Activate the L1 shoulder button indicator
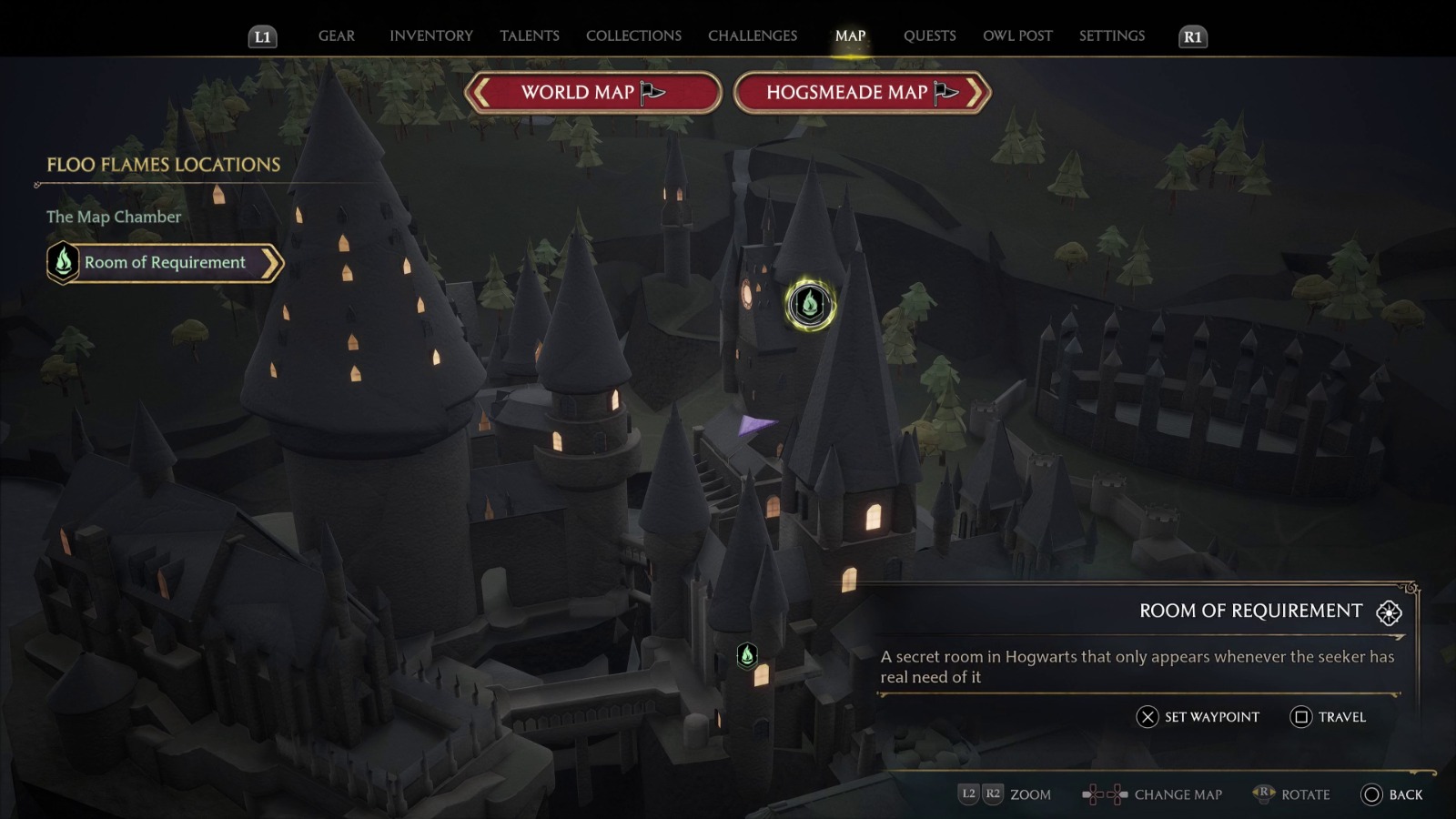 click(263, 37)
